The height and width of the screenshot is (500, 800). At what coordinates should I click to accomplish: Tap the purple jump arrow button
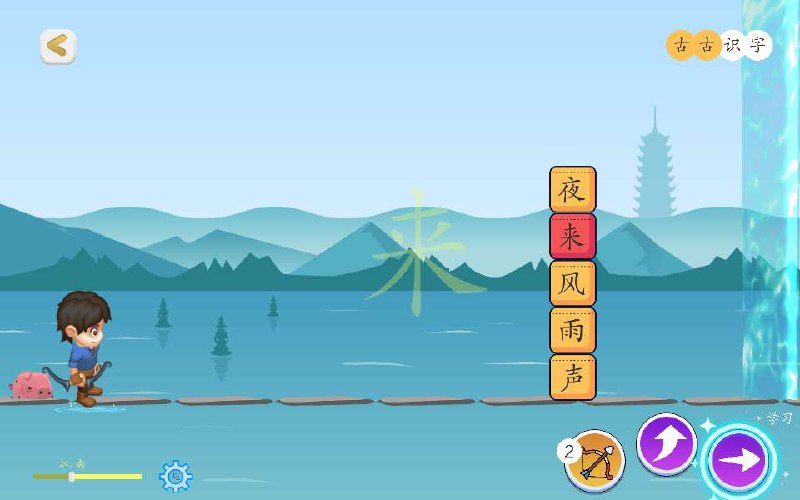point(666,443)
